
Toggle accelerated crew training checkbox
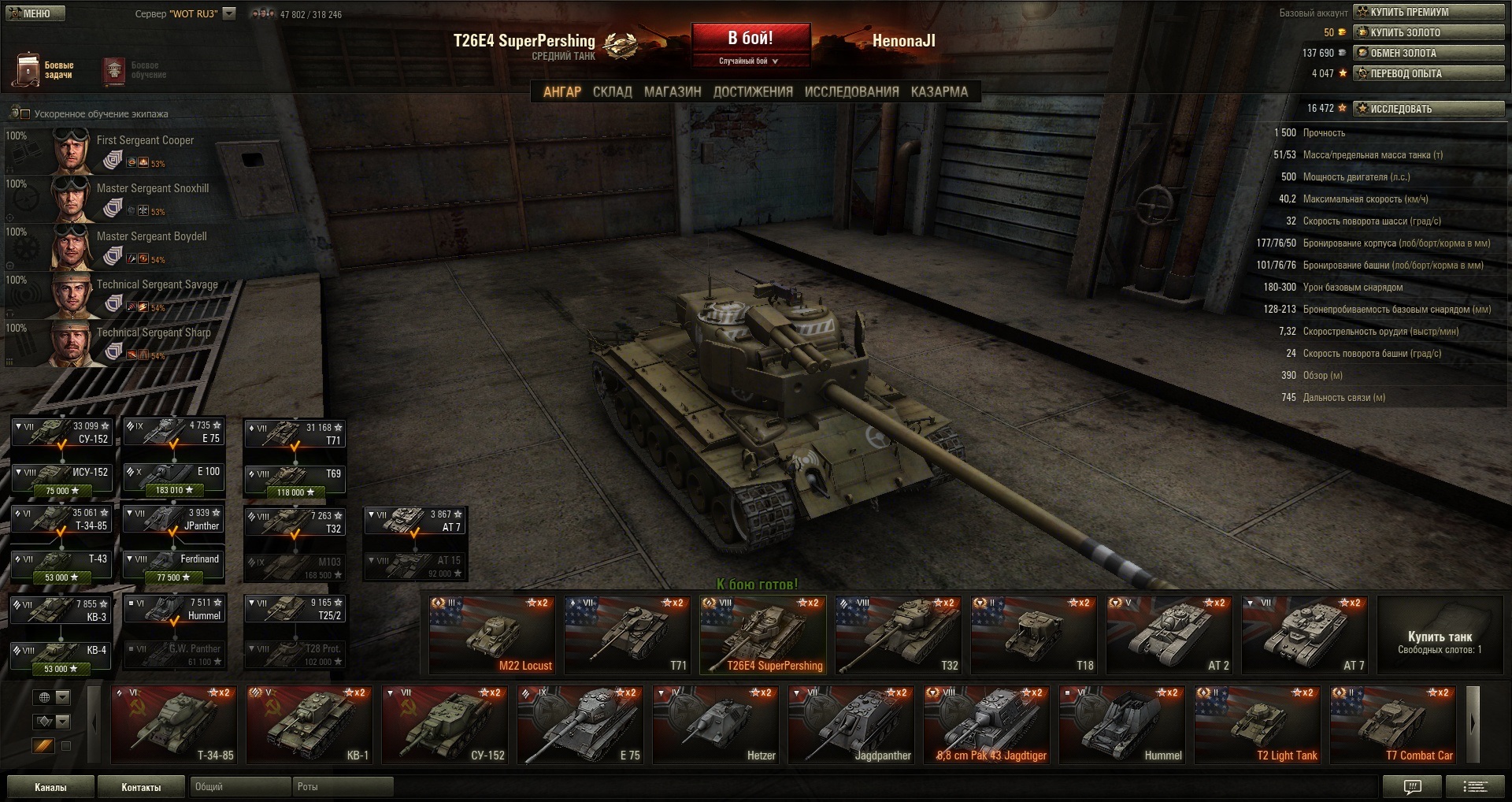point(23,114)
